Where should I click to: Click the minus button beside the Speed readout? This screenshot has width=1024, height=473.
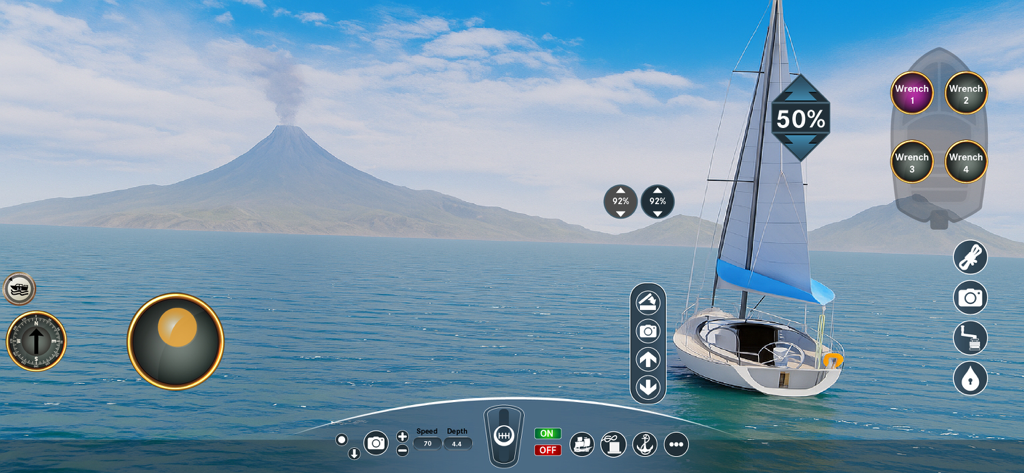point(402,450)
